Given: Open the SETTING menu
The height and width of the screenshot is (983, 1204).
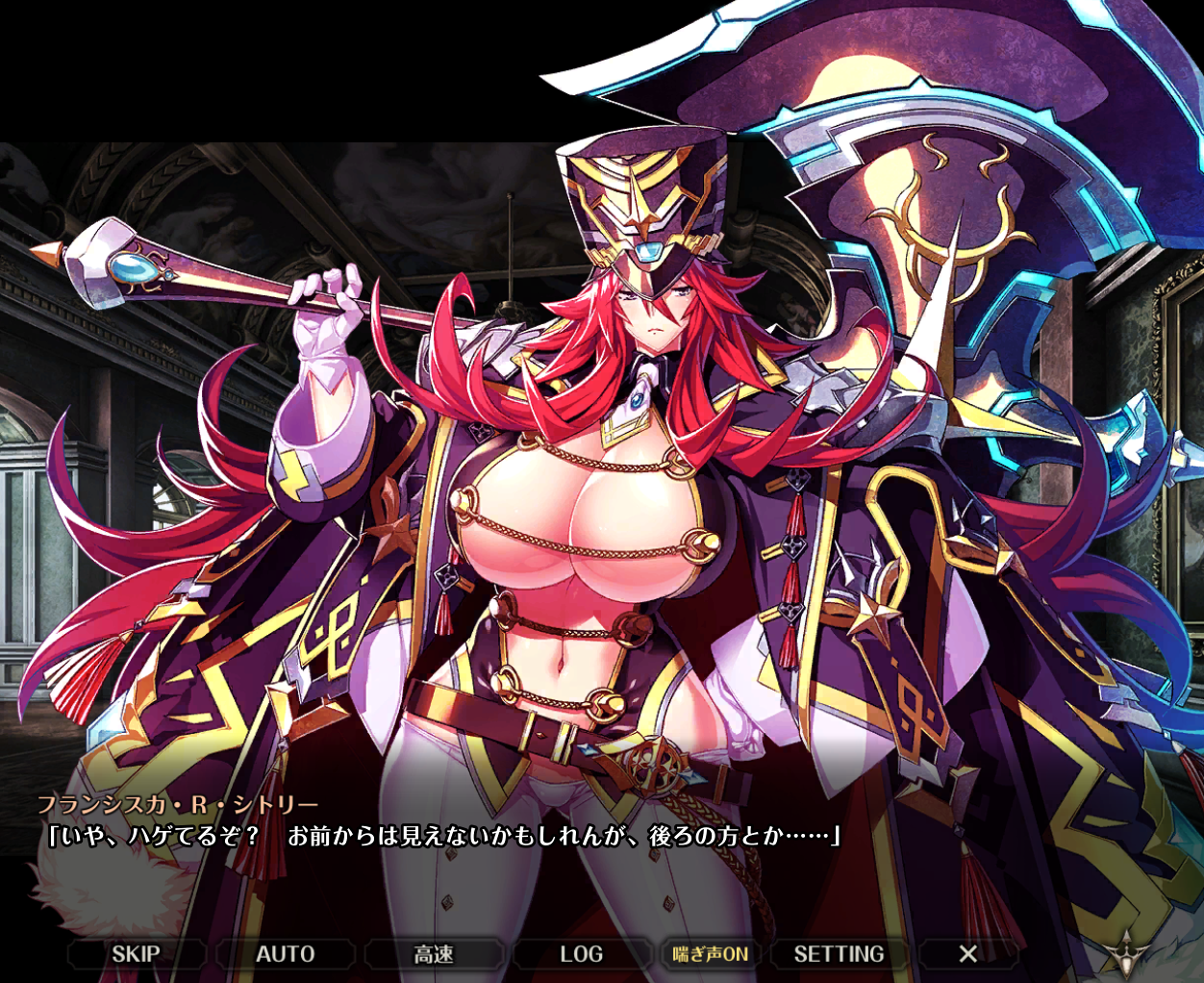Looking at the screenshot, I should tap(839, 953).
